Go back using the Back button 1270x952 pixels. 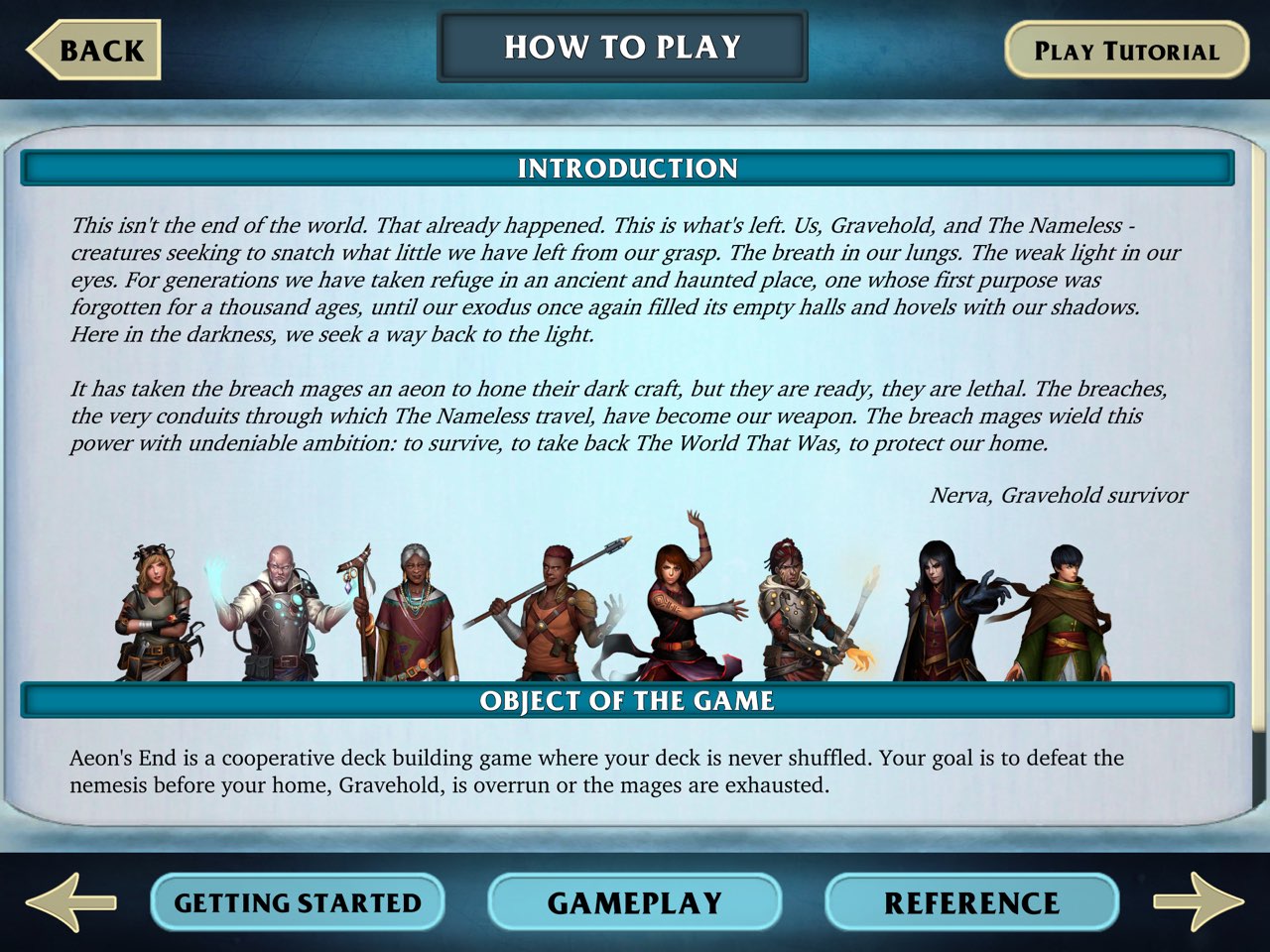pyautogui.click(x=94, y=50)
